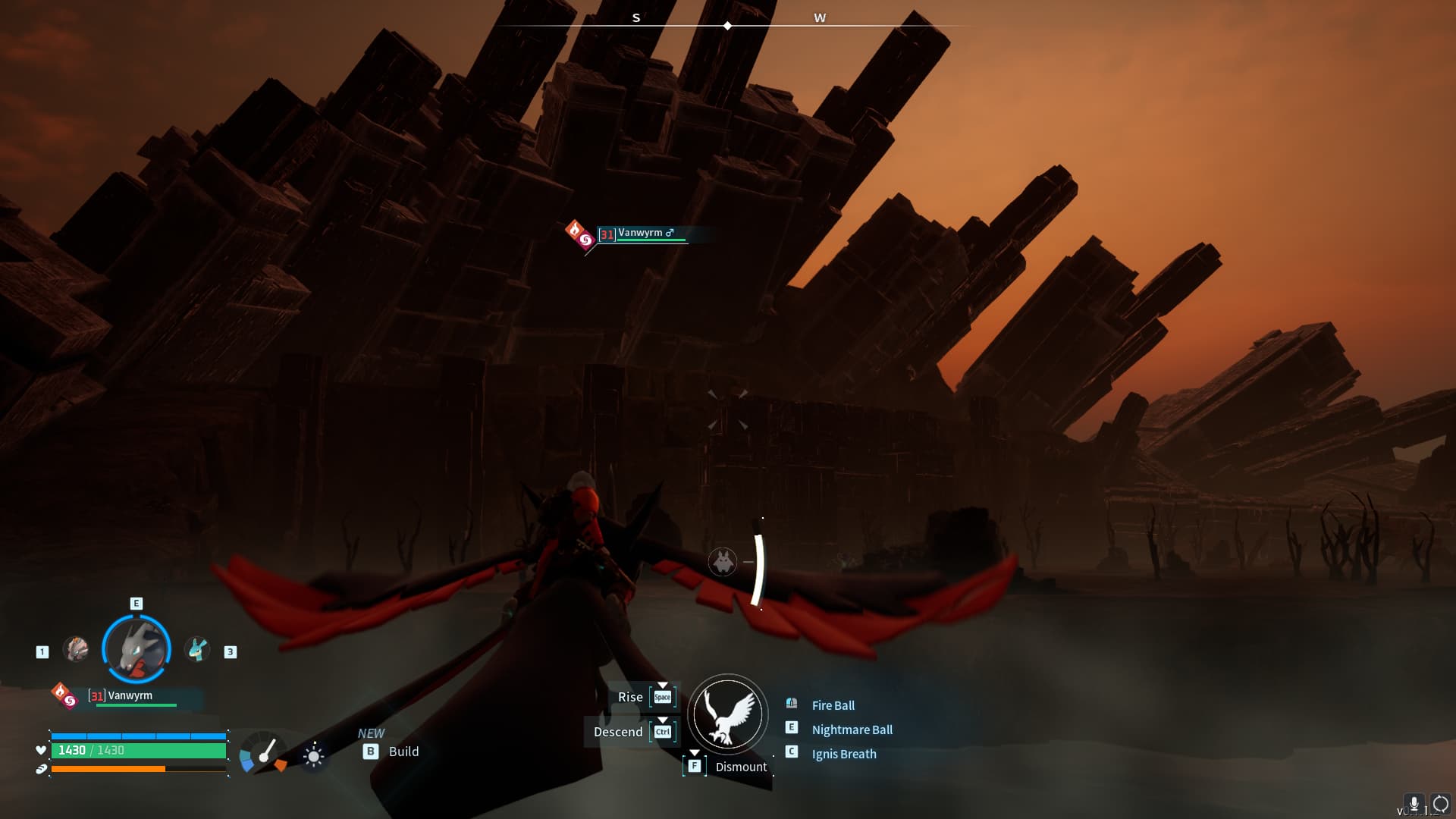Use the Fire Ball skill
The width and height of the screenshot is (1456, 819).
pos(833,705)
